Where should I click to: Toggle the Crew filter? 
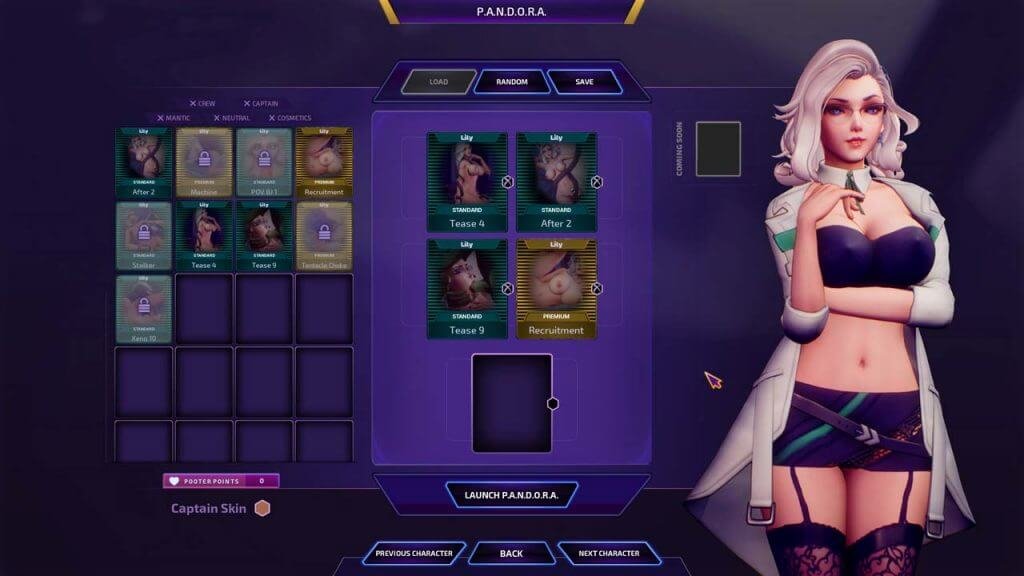[x=203, y=103]
